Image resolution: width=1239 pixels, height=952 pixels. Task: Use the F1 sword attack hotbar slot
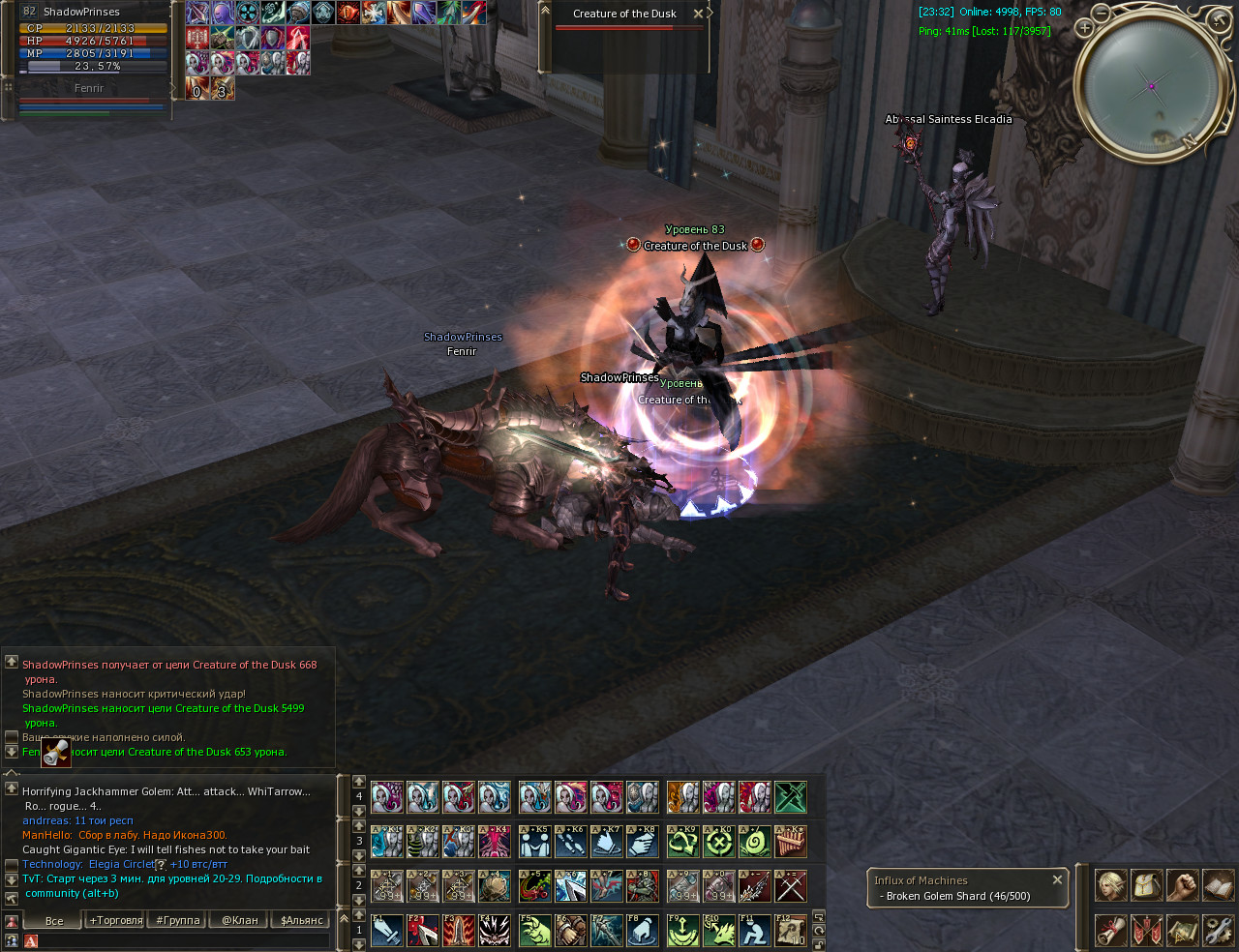[x=387, y=931]
